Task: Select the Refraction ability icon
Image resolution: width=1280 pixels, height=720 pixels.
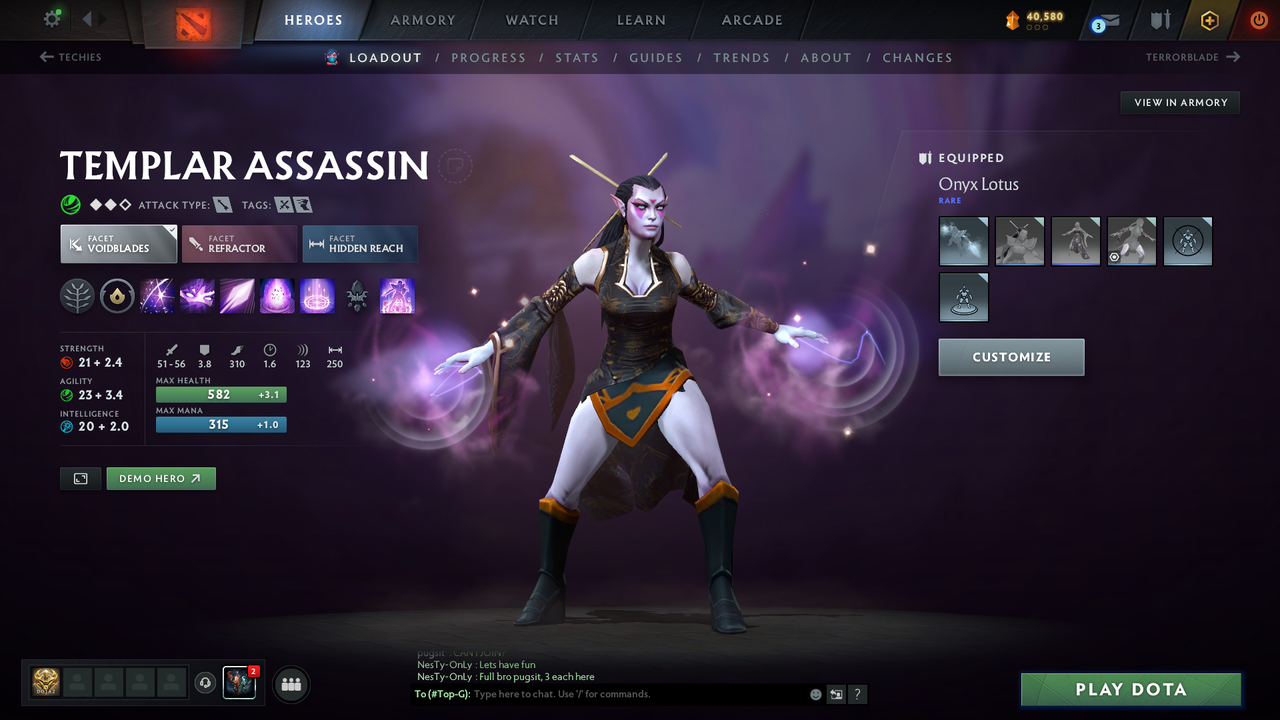Action: tap(157, 295)
